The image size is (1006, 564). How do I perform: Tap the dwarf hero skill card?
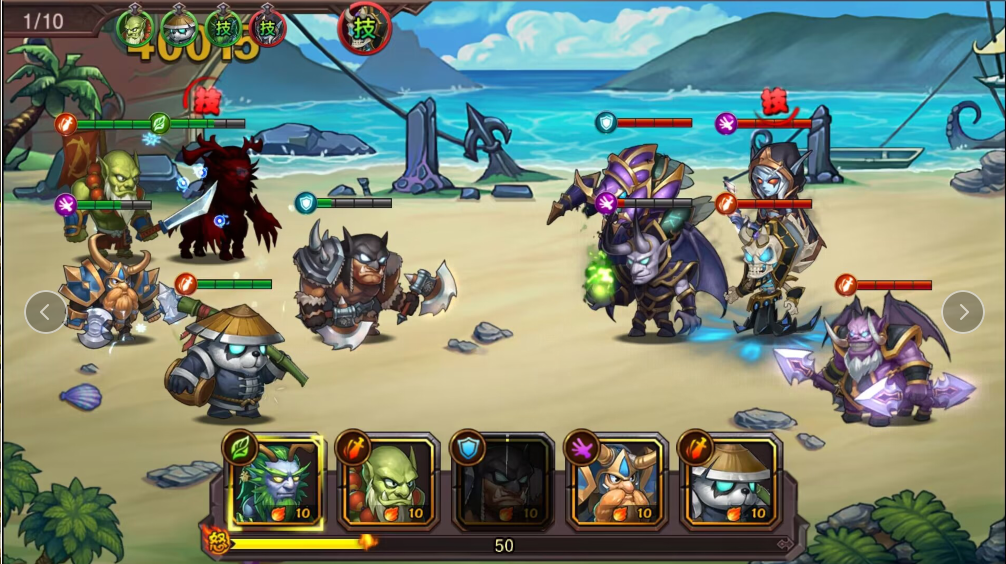pyautogui.click(x=616, y=482)
